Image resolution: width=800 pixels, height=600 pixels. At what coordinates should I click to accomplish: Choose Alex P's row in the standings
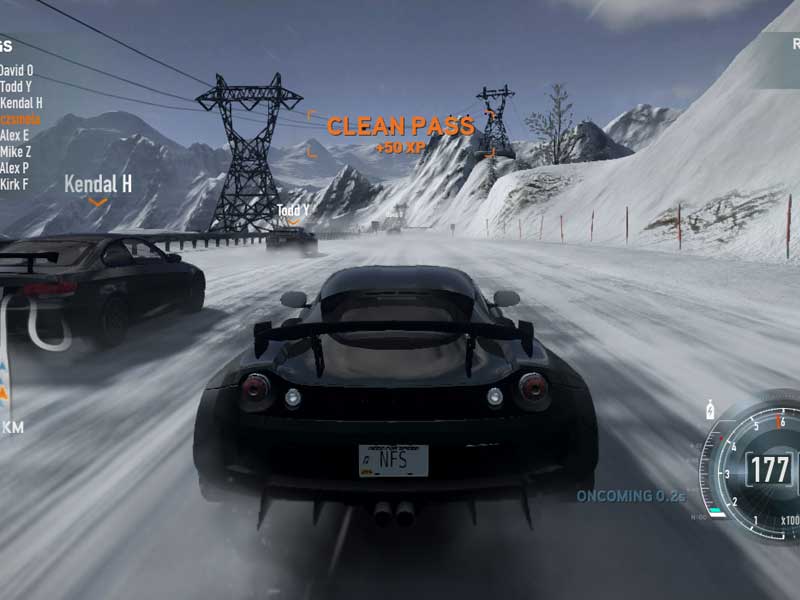(15, 167)
